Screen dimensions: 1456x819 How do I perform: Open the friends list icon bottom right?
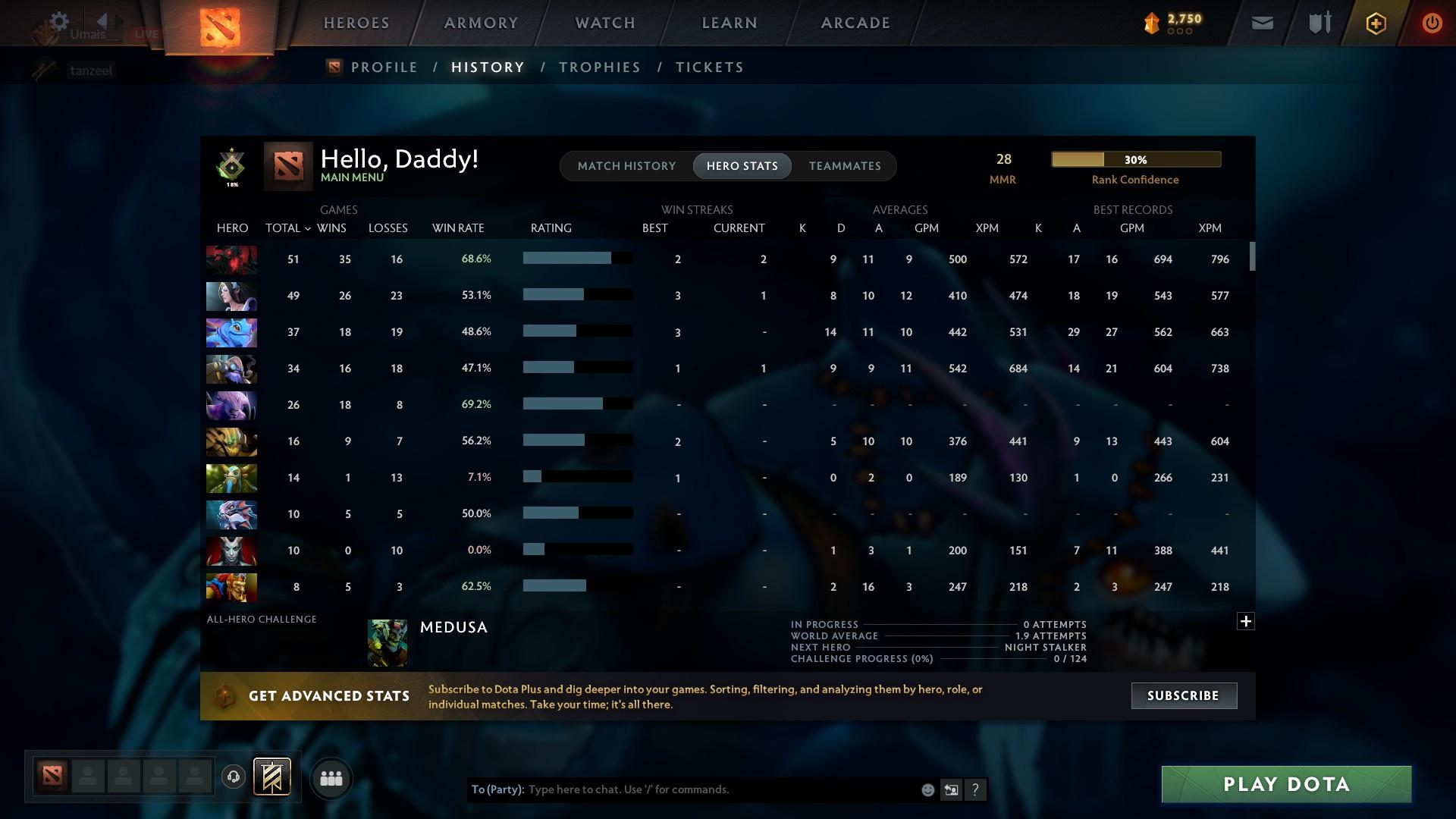pyautogui.click(x=331, y=777)
